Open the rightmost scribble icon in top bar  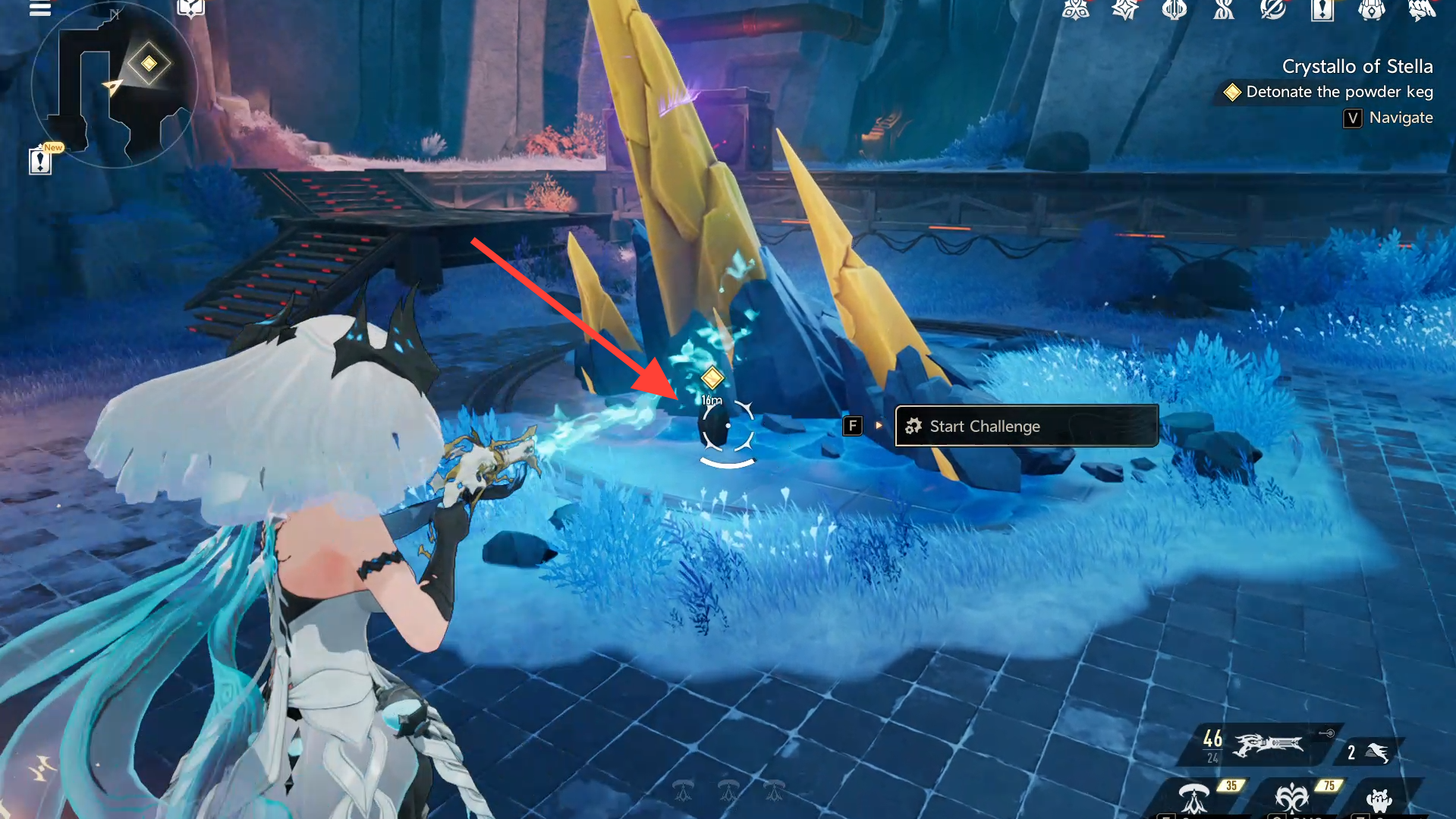(x=1421, y=10)
